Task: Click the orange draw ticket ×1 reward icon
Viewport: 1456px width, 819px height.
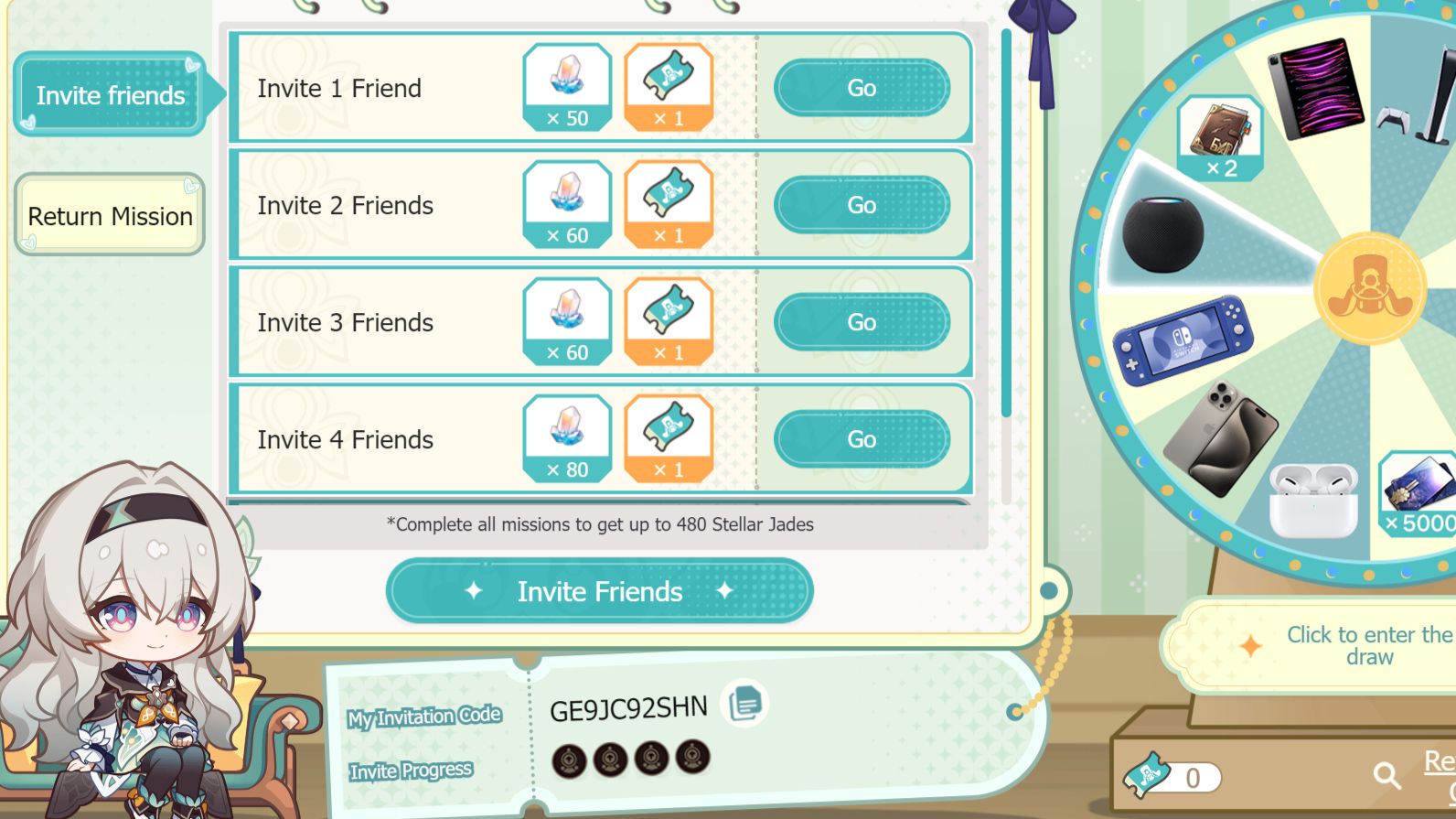Action: (x=670, y=87)
